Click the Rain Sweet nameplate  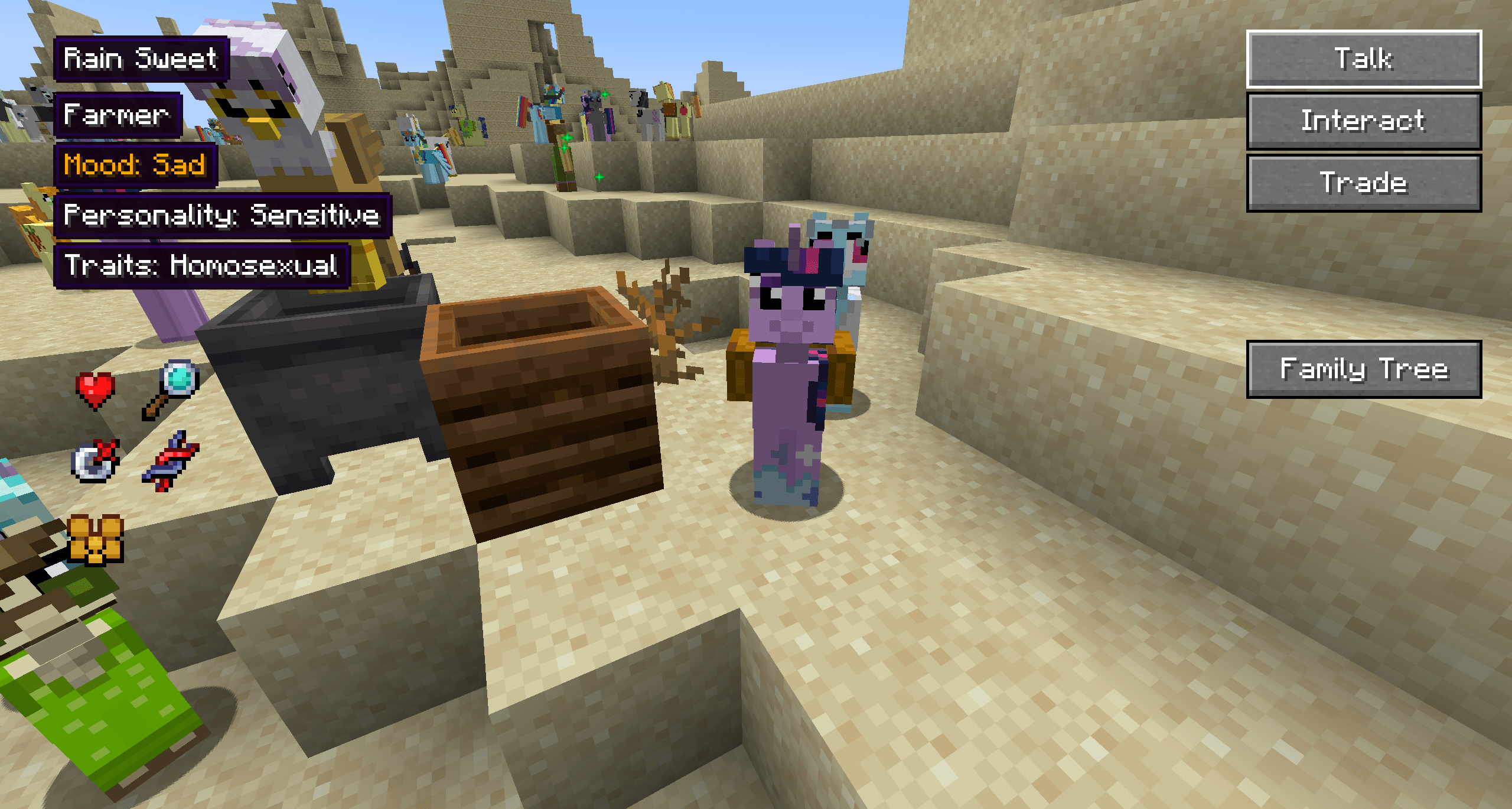pos(141,58)
